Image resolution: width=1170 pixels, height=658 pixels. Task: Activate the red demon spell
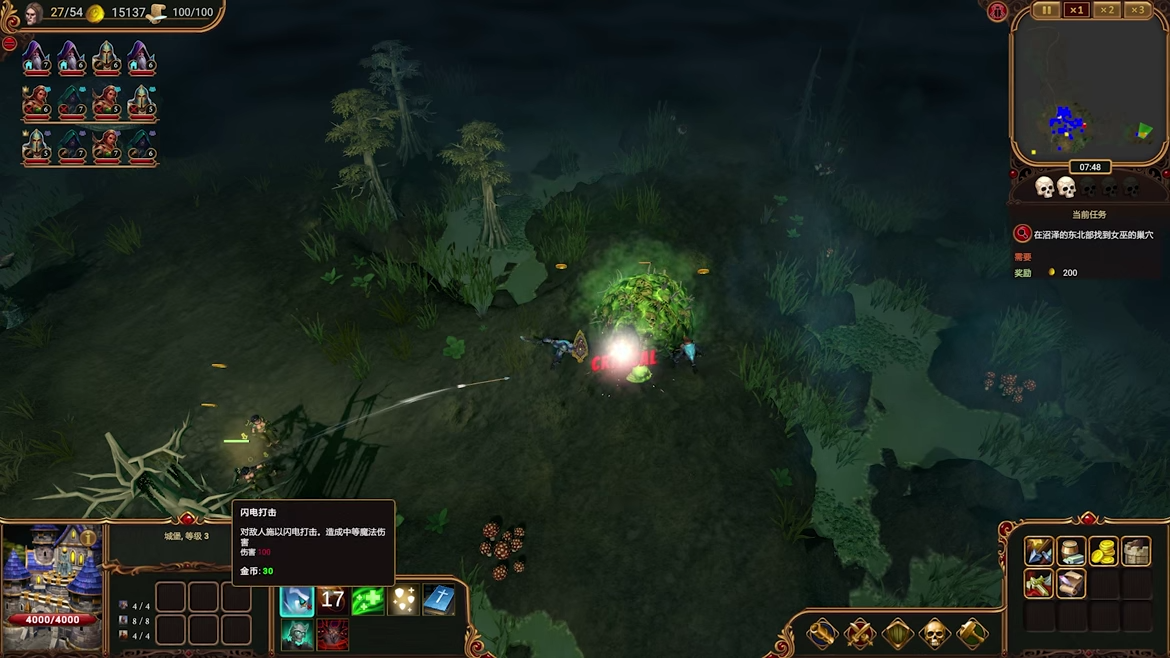click(x=332, y=635)
